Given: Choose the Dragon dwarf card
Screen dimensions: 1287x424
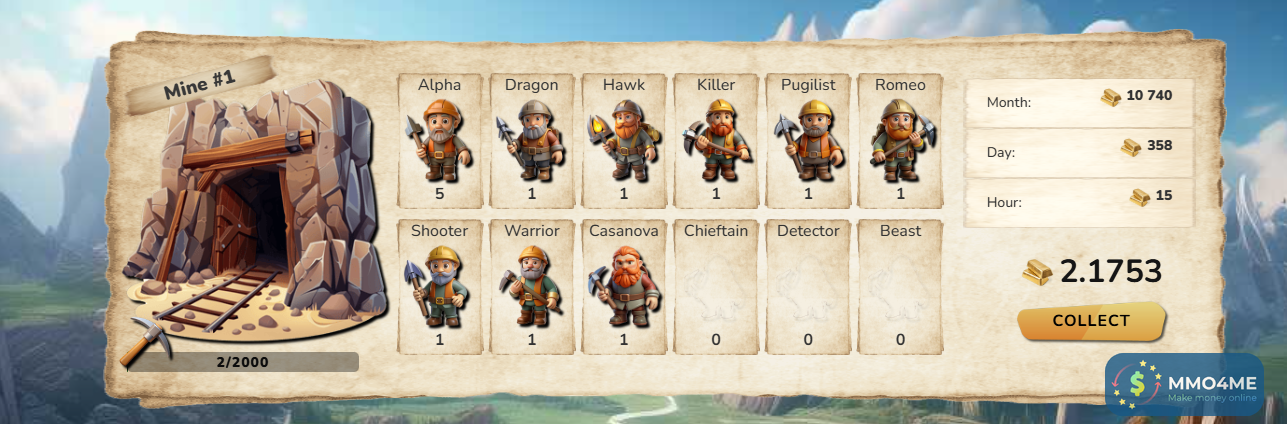Looking at the screenshot, I should (x=532, y=140).
